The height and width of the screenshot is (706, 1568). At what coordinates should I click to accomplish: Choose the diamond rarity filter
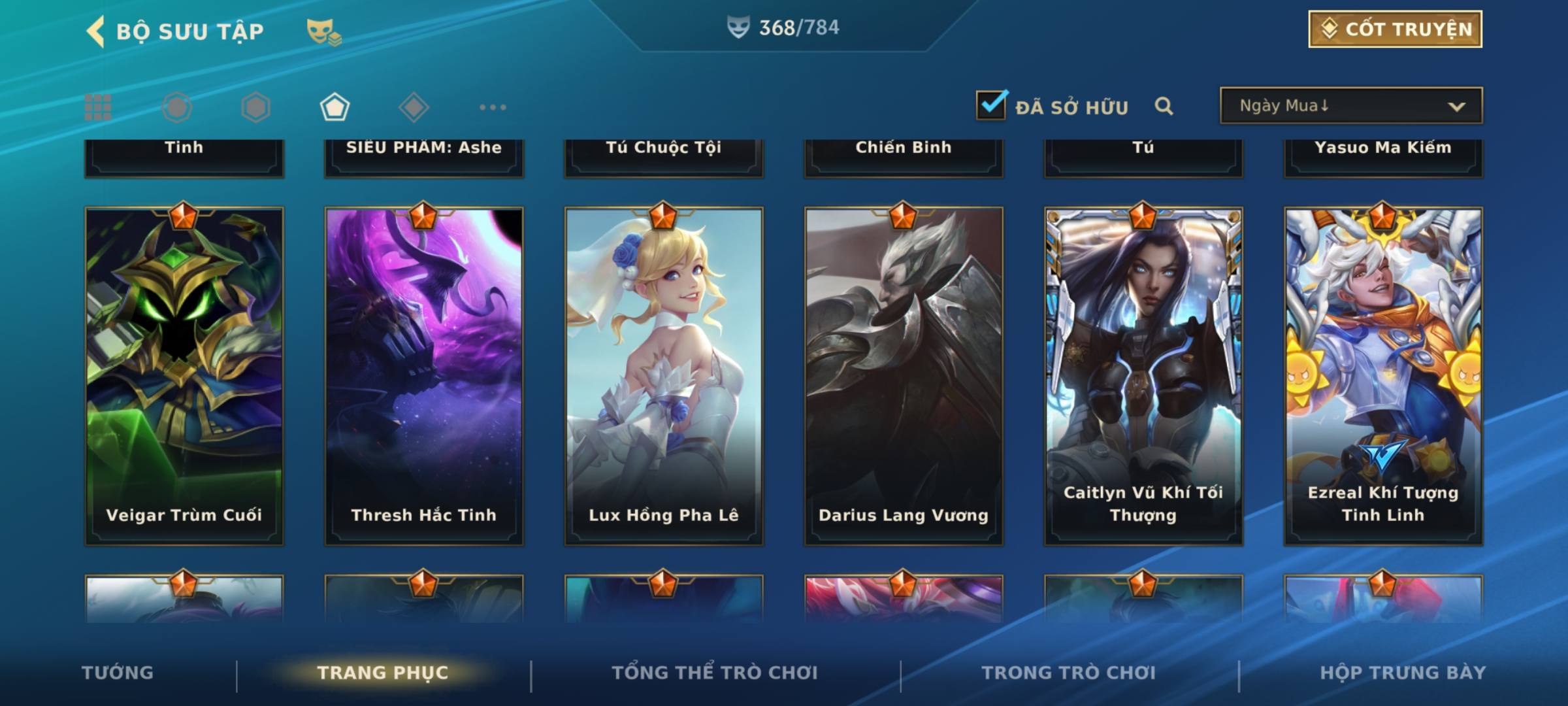tap(414, 107)
